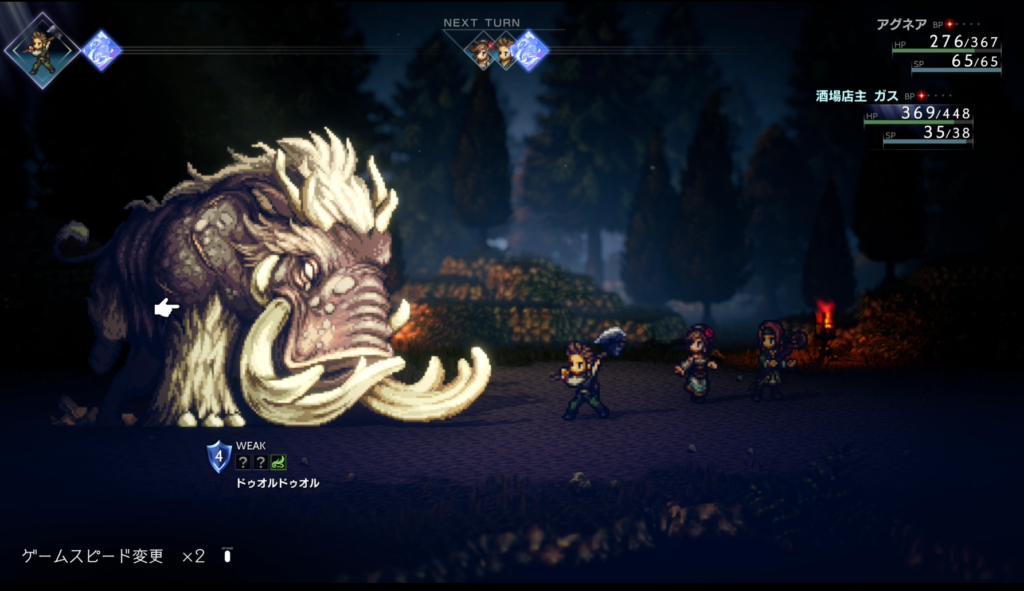Select 酒場店主 ガス in the party status list
This screenshot has width=1024, height=591.
pos(857,95)
